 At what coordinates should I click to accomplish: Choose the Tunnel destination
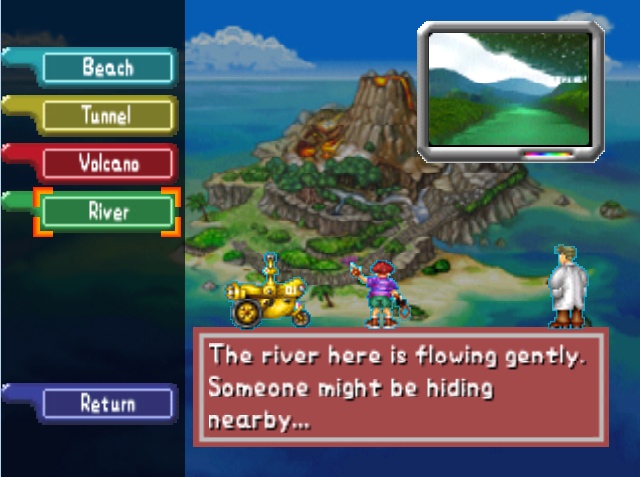coord(108,115)
